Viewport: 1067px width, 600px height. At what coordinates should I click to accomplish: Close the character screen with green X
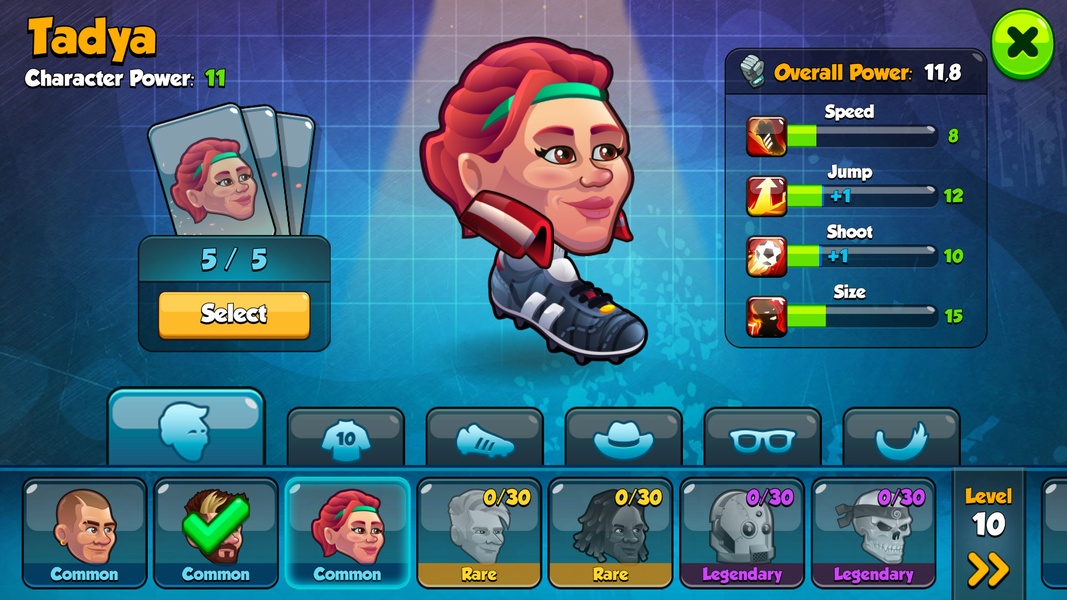[1022, 43]
